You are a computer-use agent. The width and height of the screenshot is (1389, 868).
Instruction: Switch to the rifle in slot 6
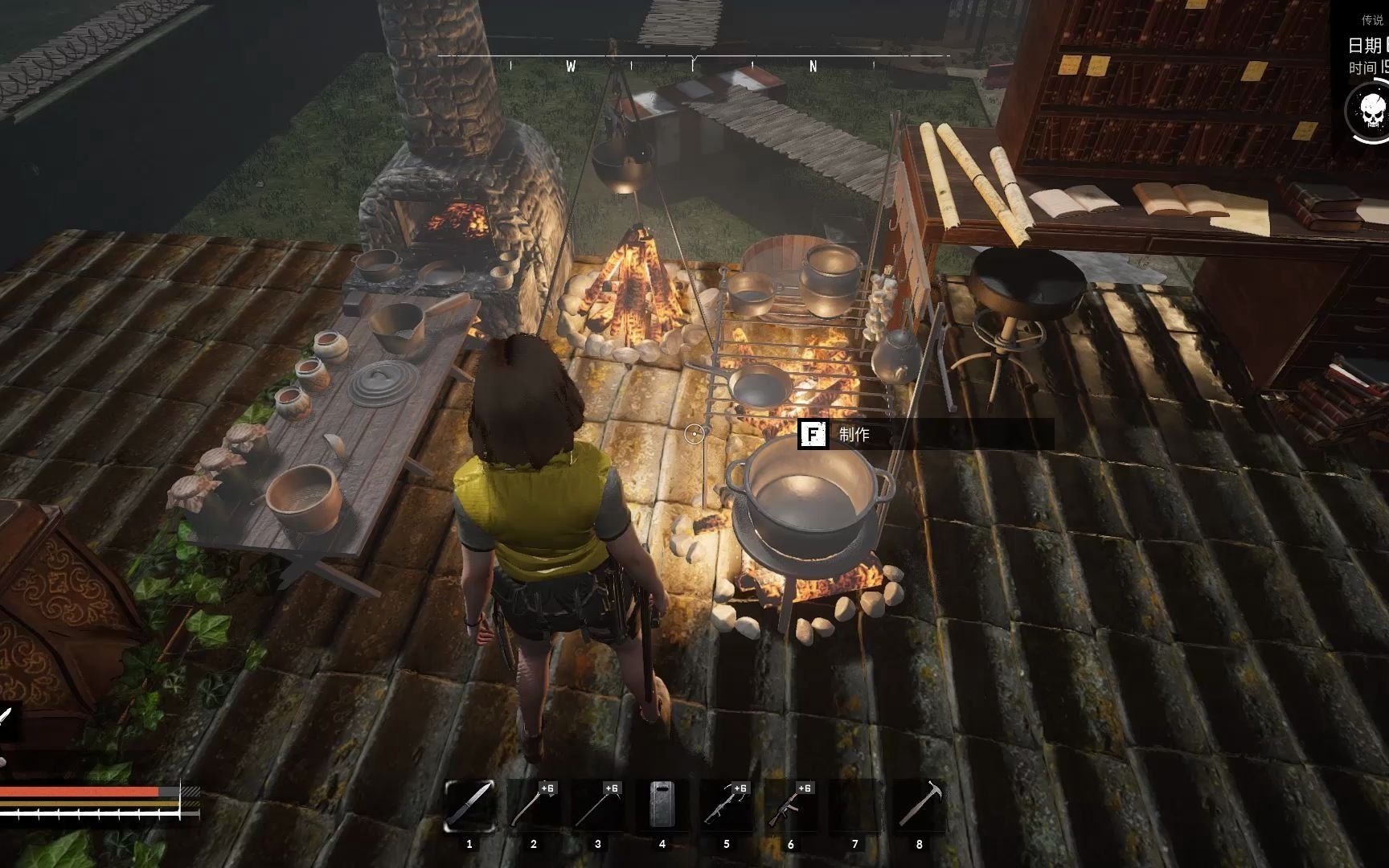(791, 805)
